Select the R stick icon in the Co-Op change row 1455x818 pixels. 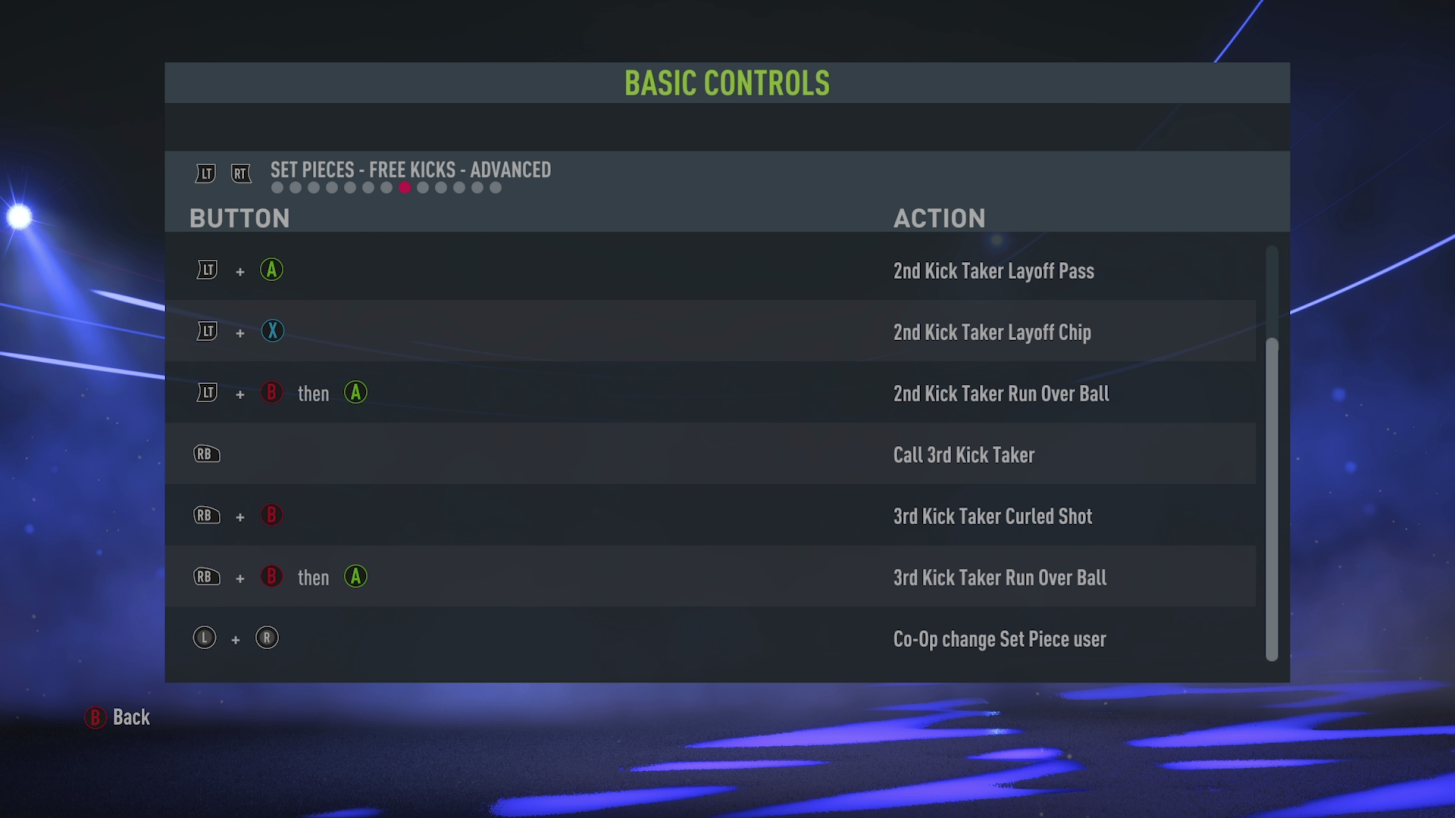[x=266, y=637]
